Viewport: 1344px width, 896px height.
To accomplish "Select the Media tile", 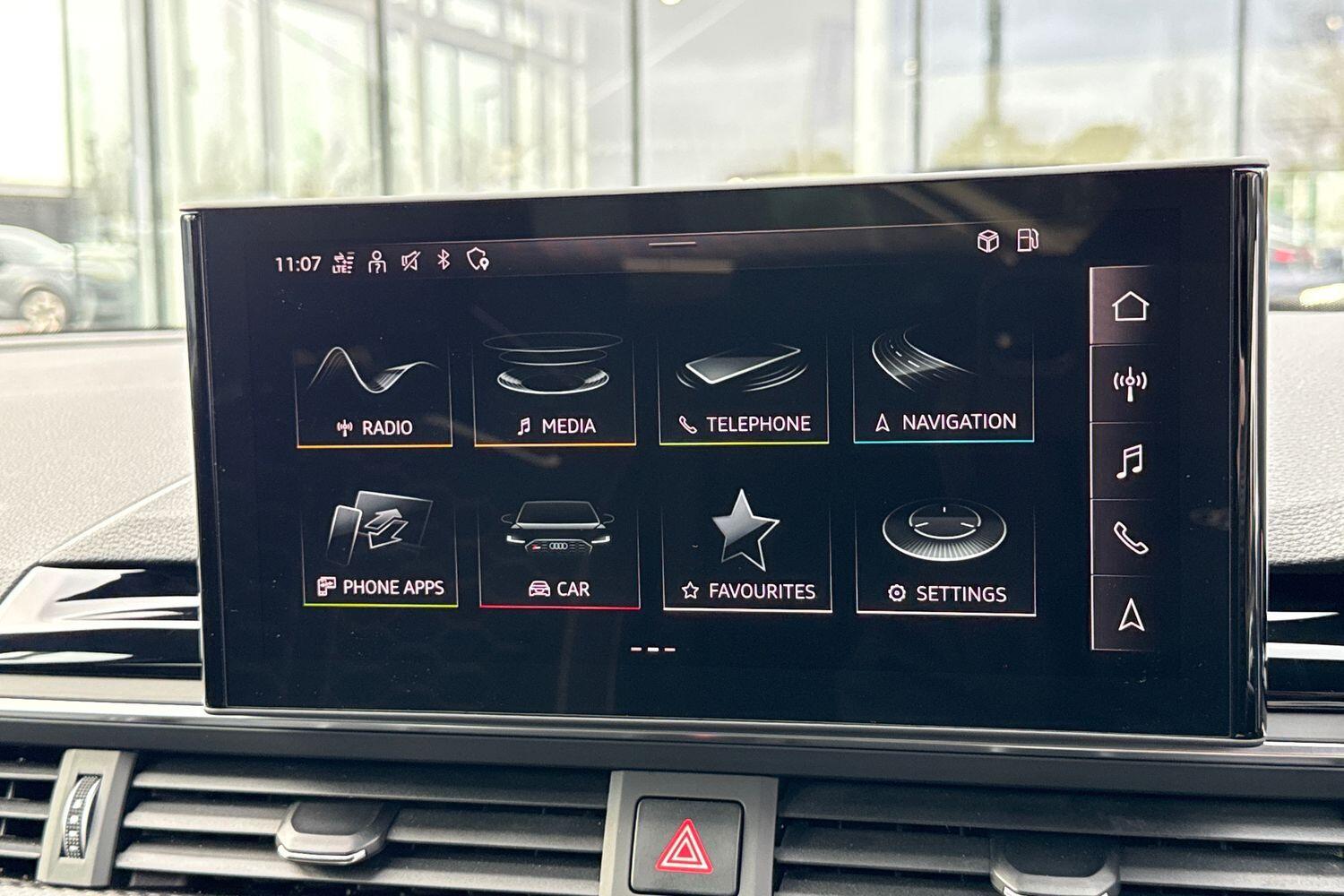I will click(x=556, y=392).
